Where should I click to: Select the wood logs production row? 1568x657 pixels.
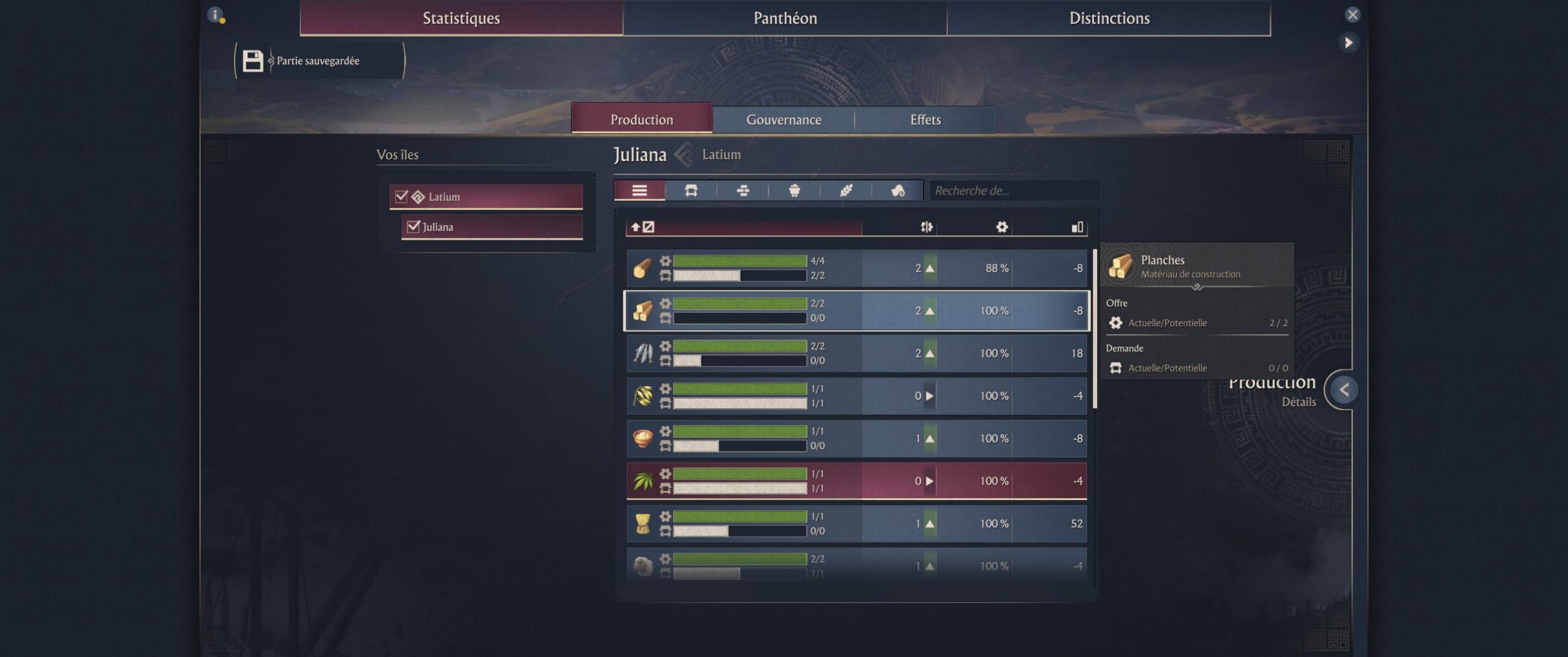[x=856, y=268]
